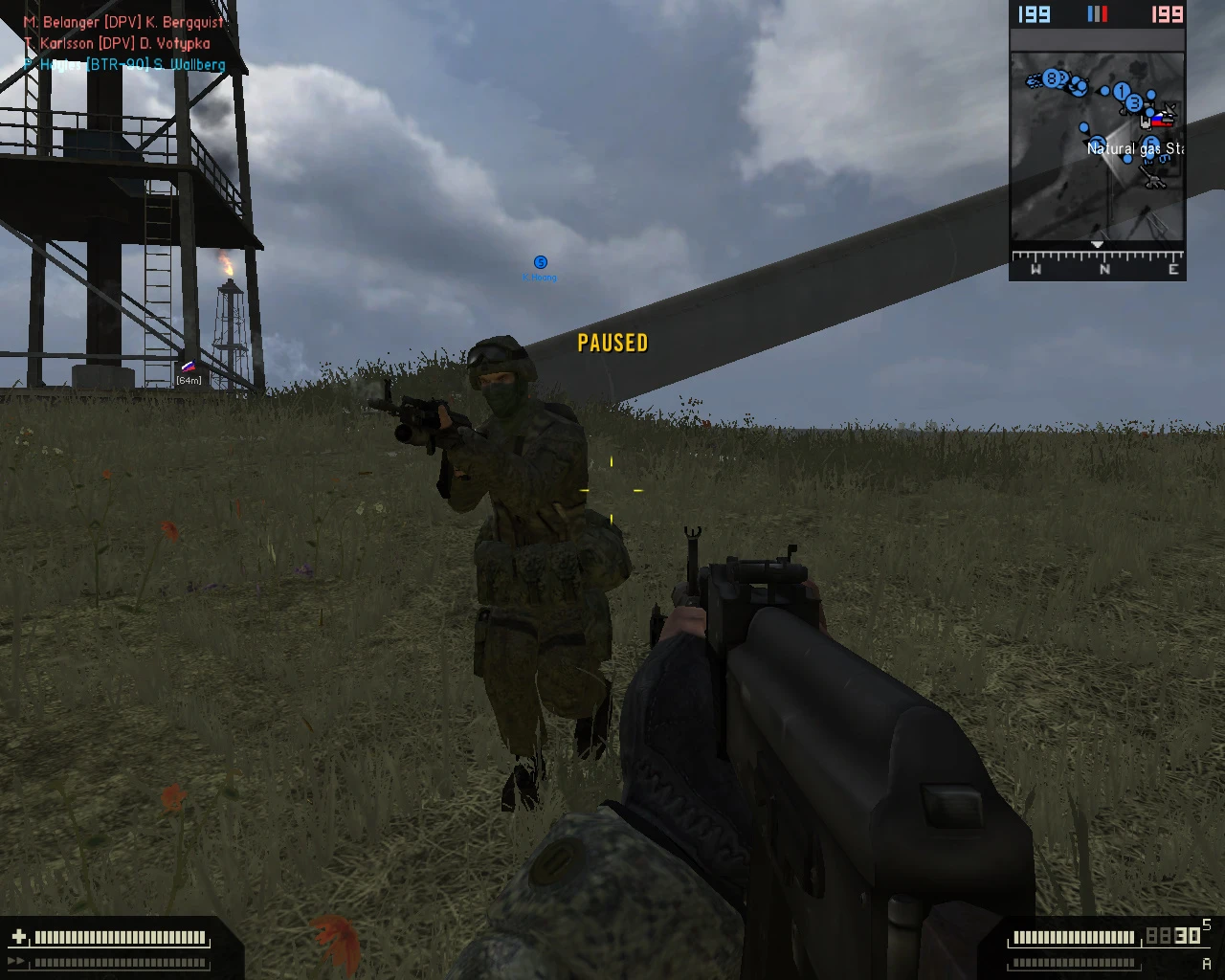
Task: Click the red team ticket count 199
Action: coord(1169,15)
